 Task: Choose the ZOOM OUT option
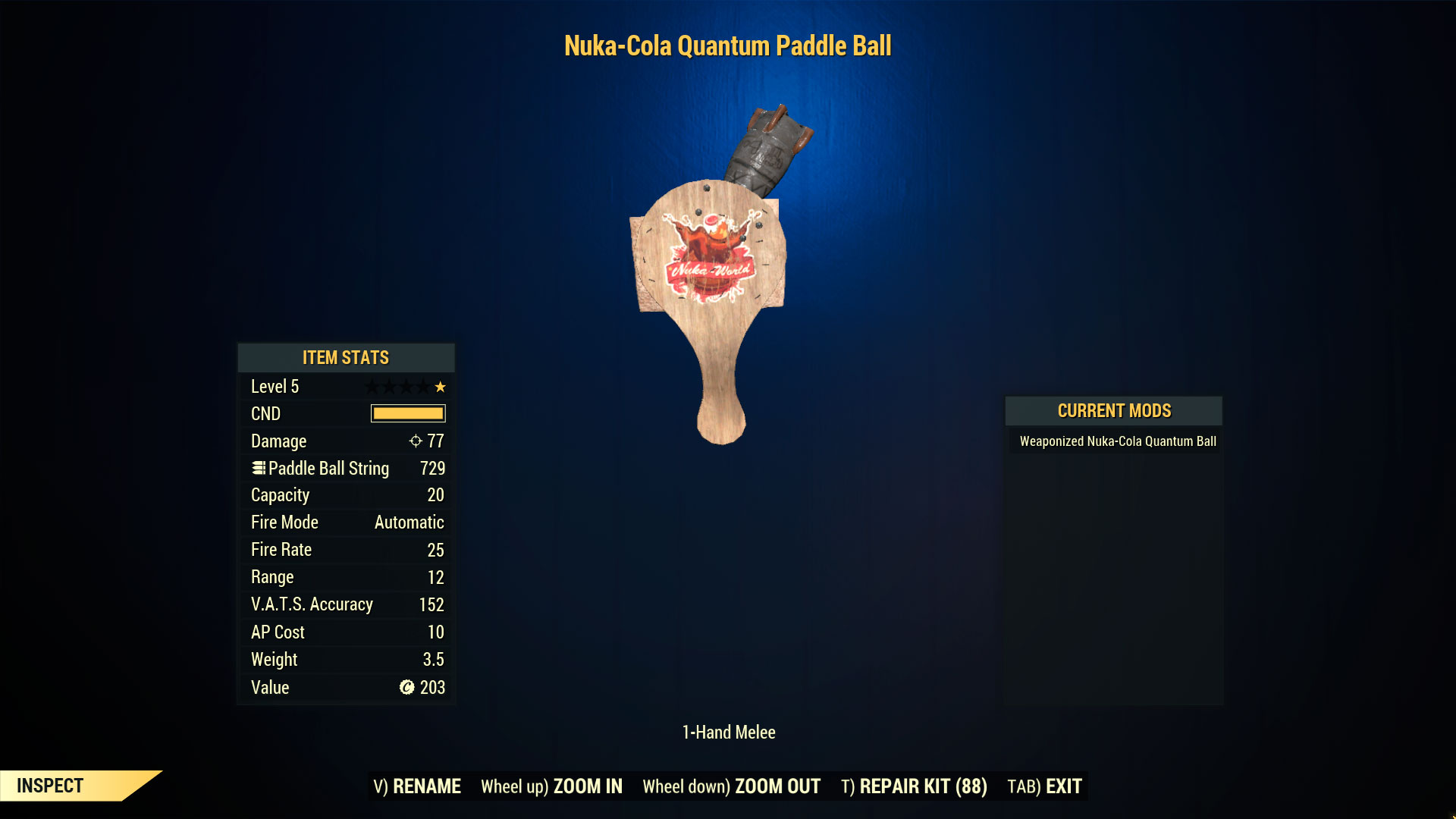pyautogui.click(x=731, y=786)
